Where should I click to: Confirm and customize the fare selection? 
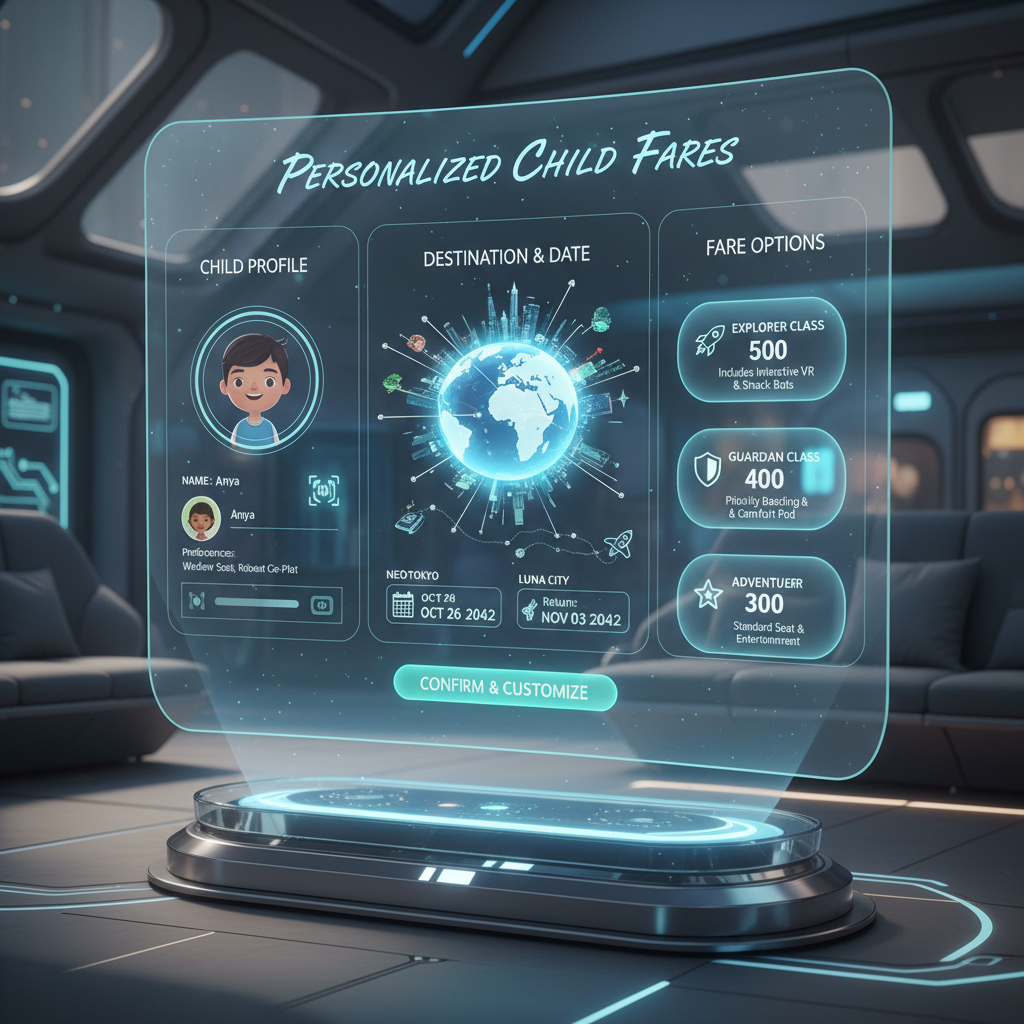click(503, 688)
